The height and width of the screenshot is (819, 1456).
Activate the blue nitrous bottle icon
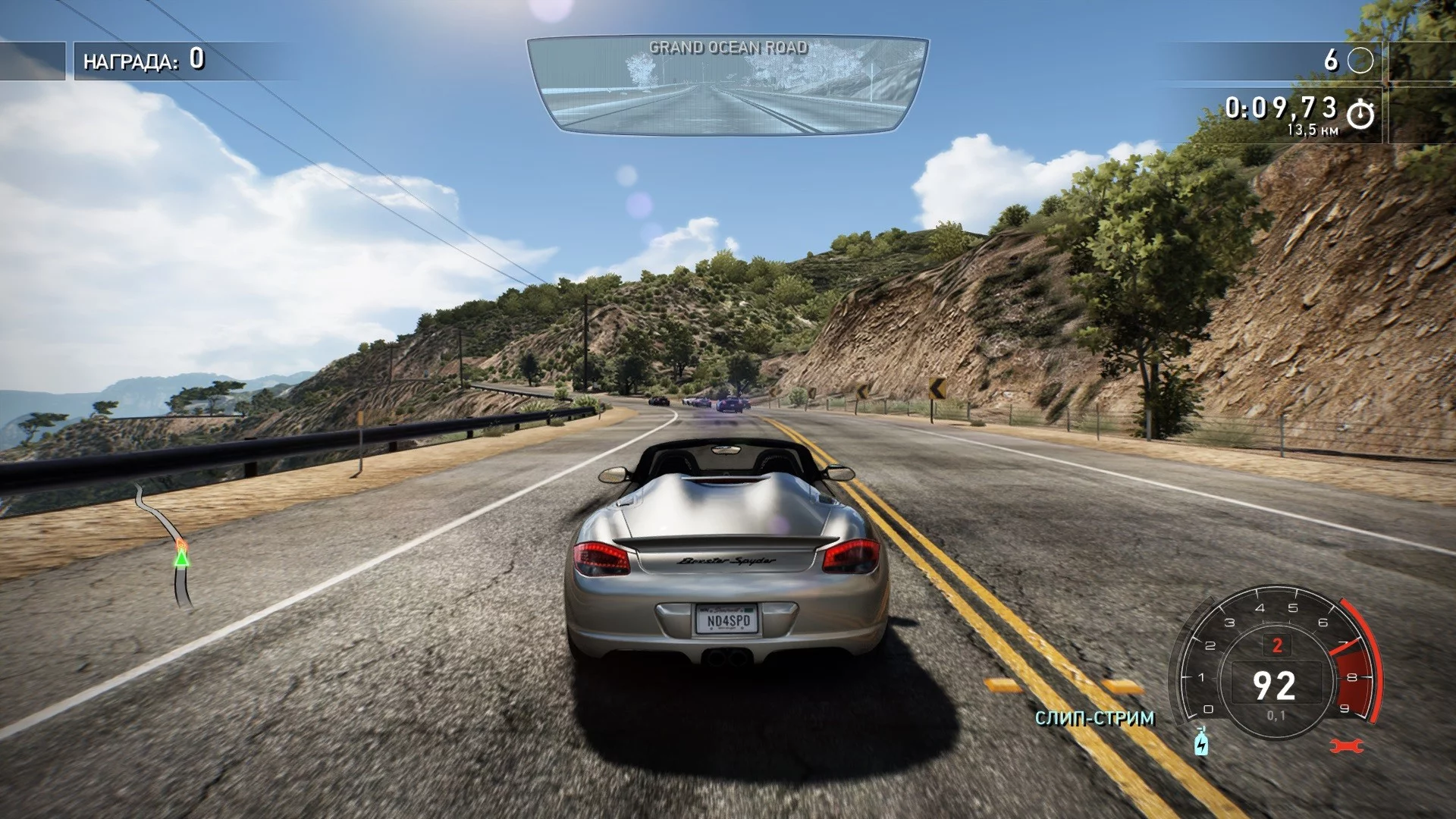(x=1201, y=742)
